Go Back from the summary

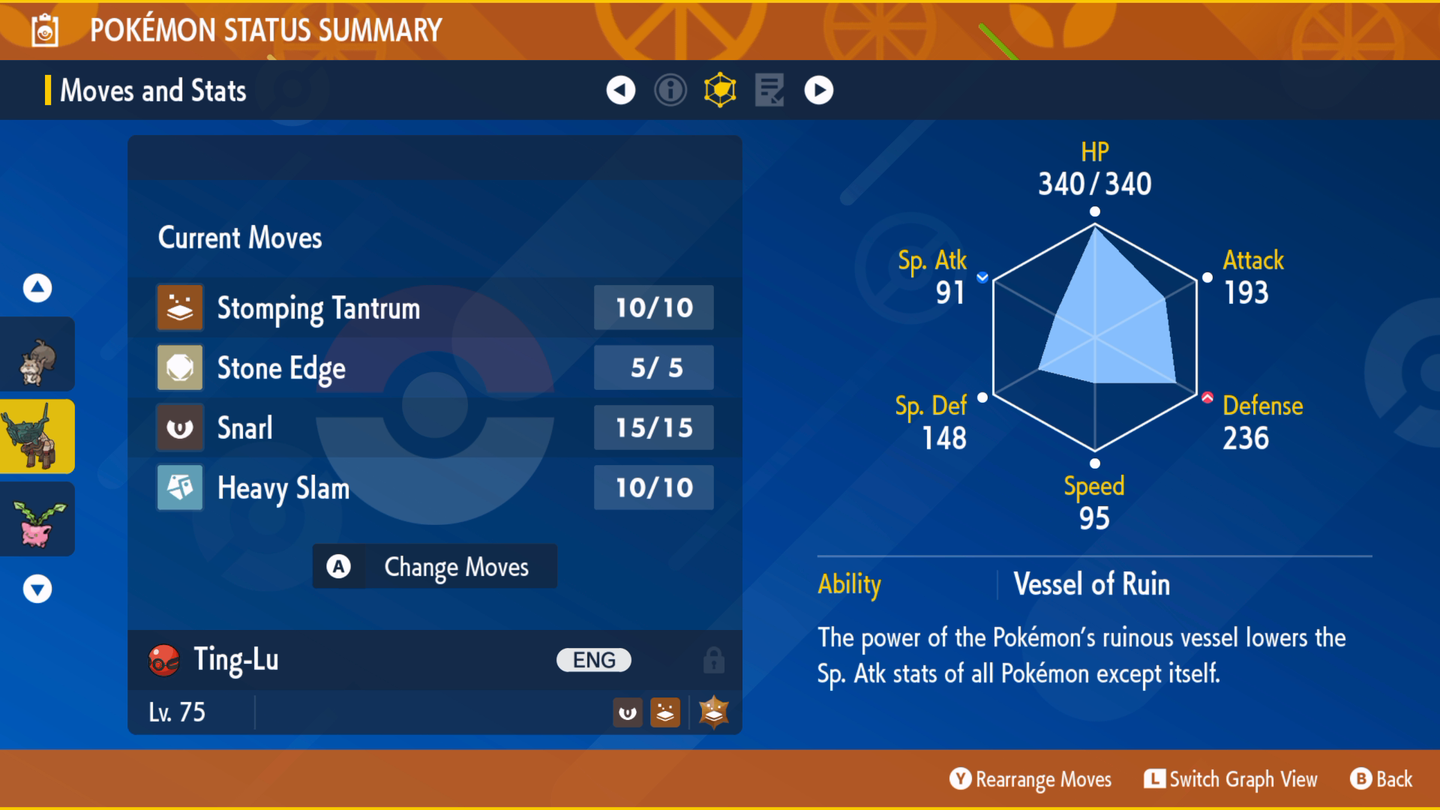[x=1381, y=779]
